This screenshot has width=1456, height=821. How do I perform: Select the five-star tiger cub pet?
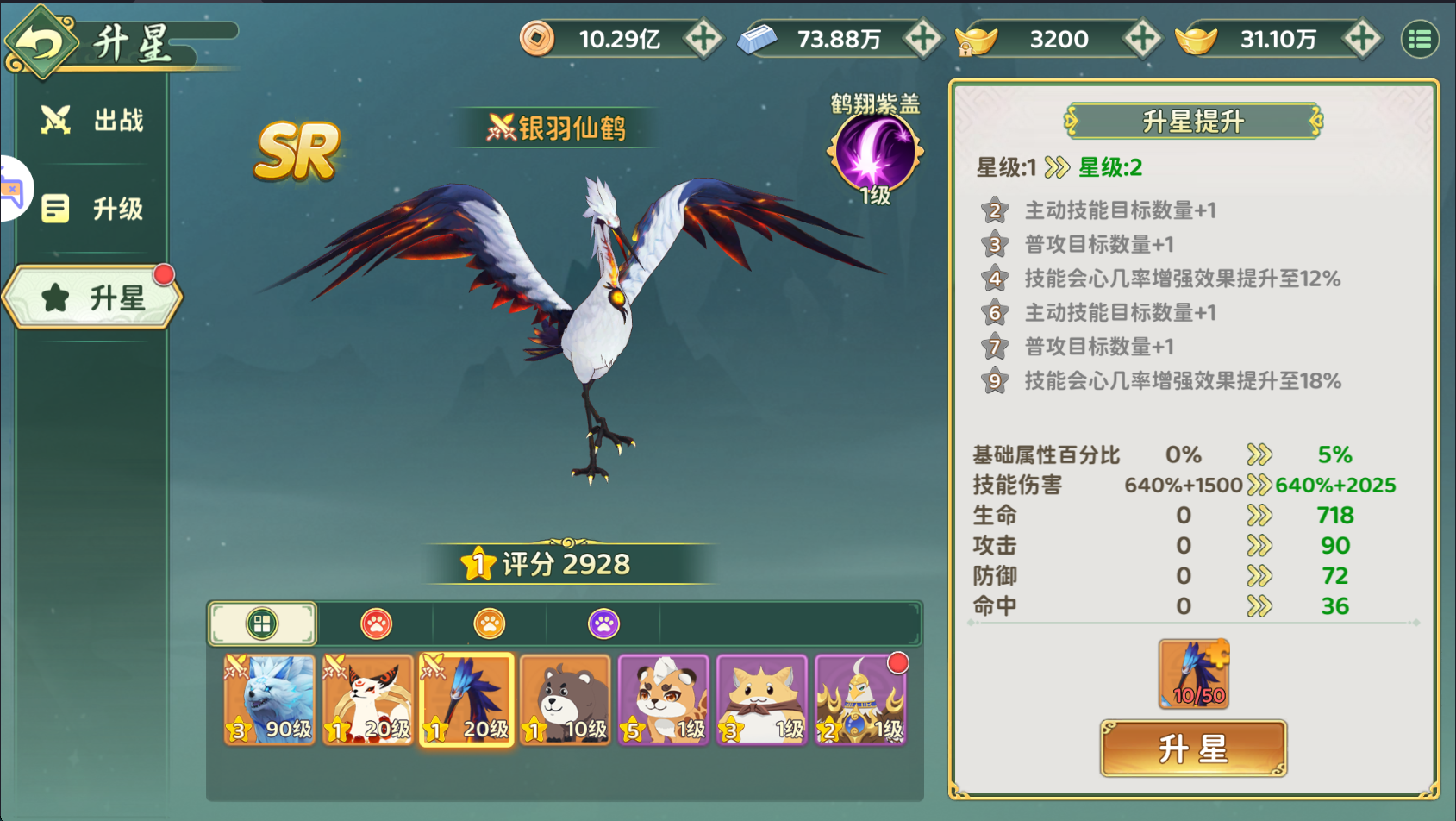[664, 699]
